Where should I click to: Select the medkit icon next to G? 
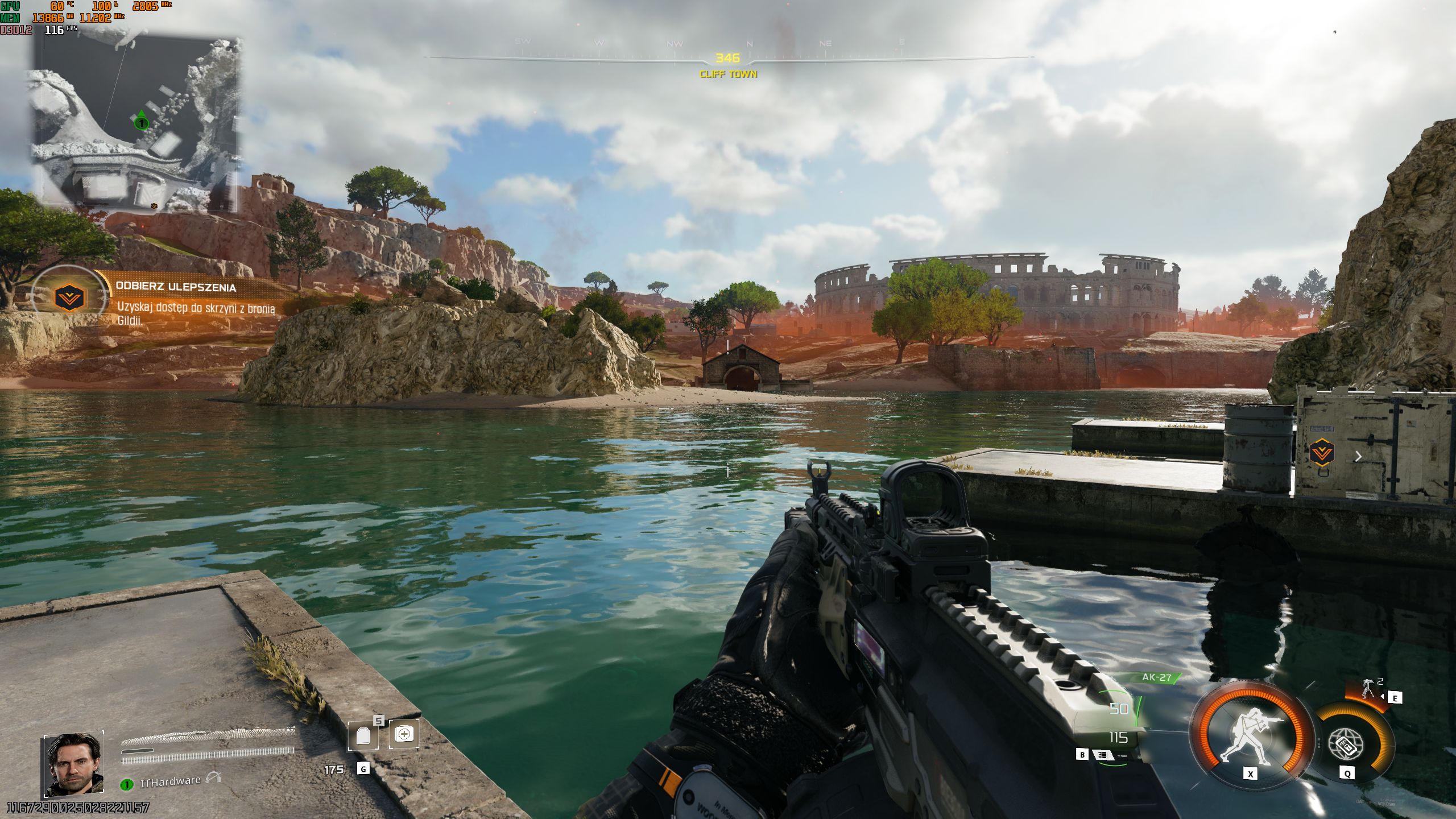(x=404, y=734)
